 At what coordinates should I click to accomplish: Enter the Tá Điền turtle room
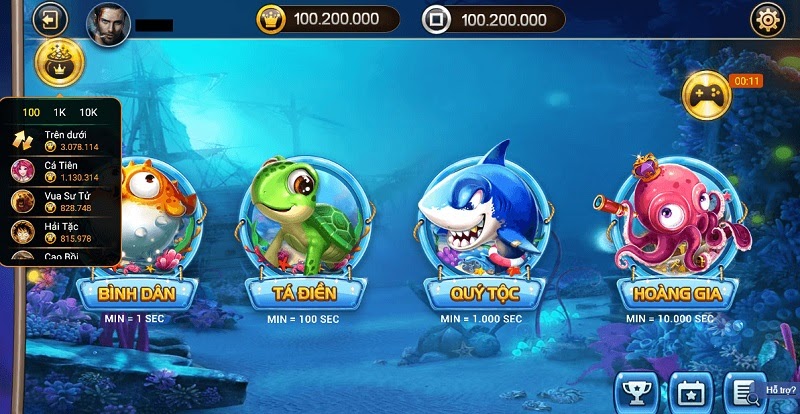point(303,292)
